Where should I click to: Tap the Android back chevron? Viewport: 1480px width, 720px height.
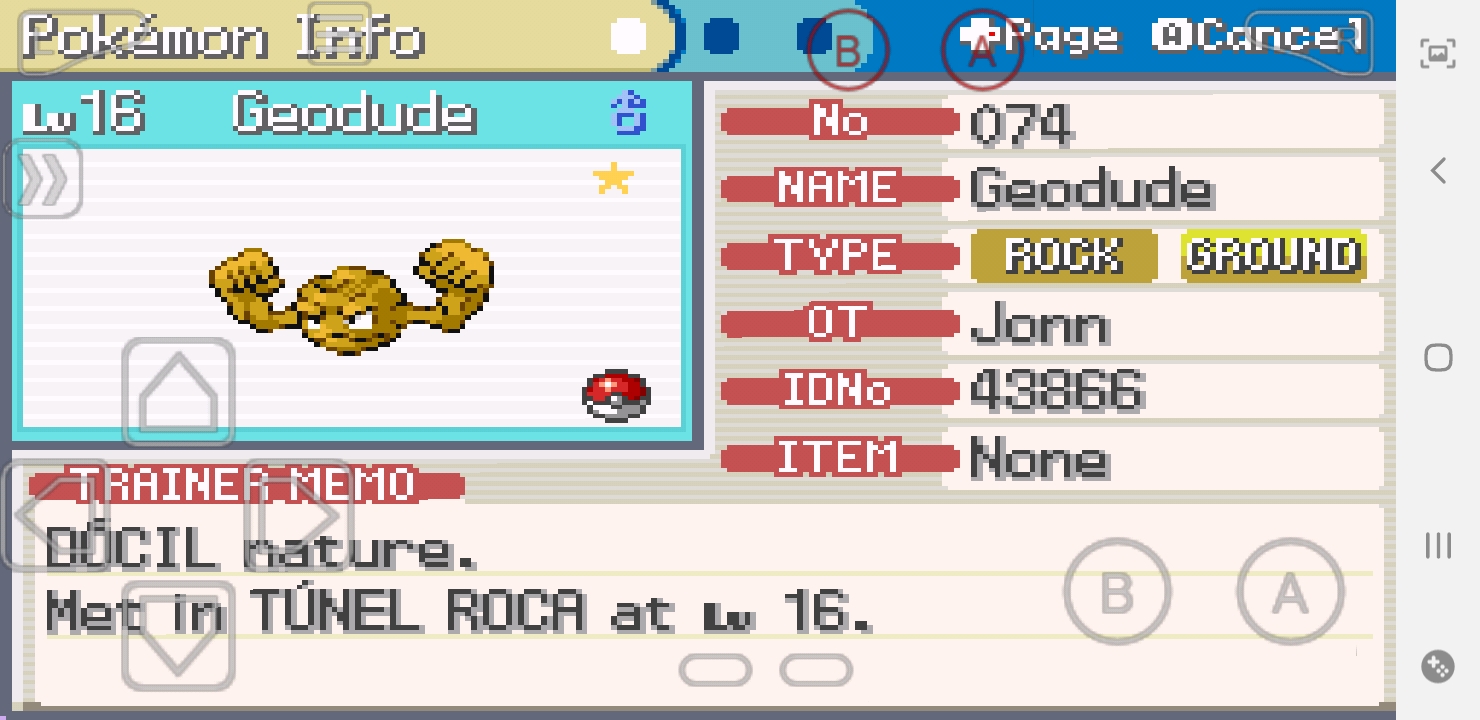tap(1437, 171)
